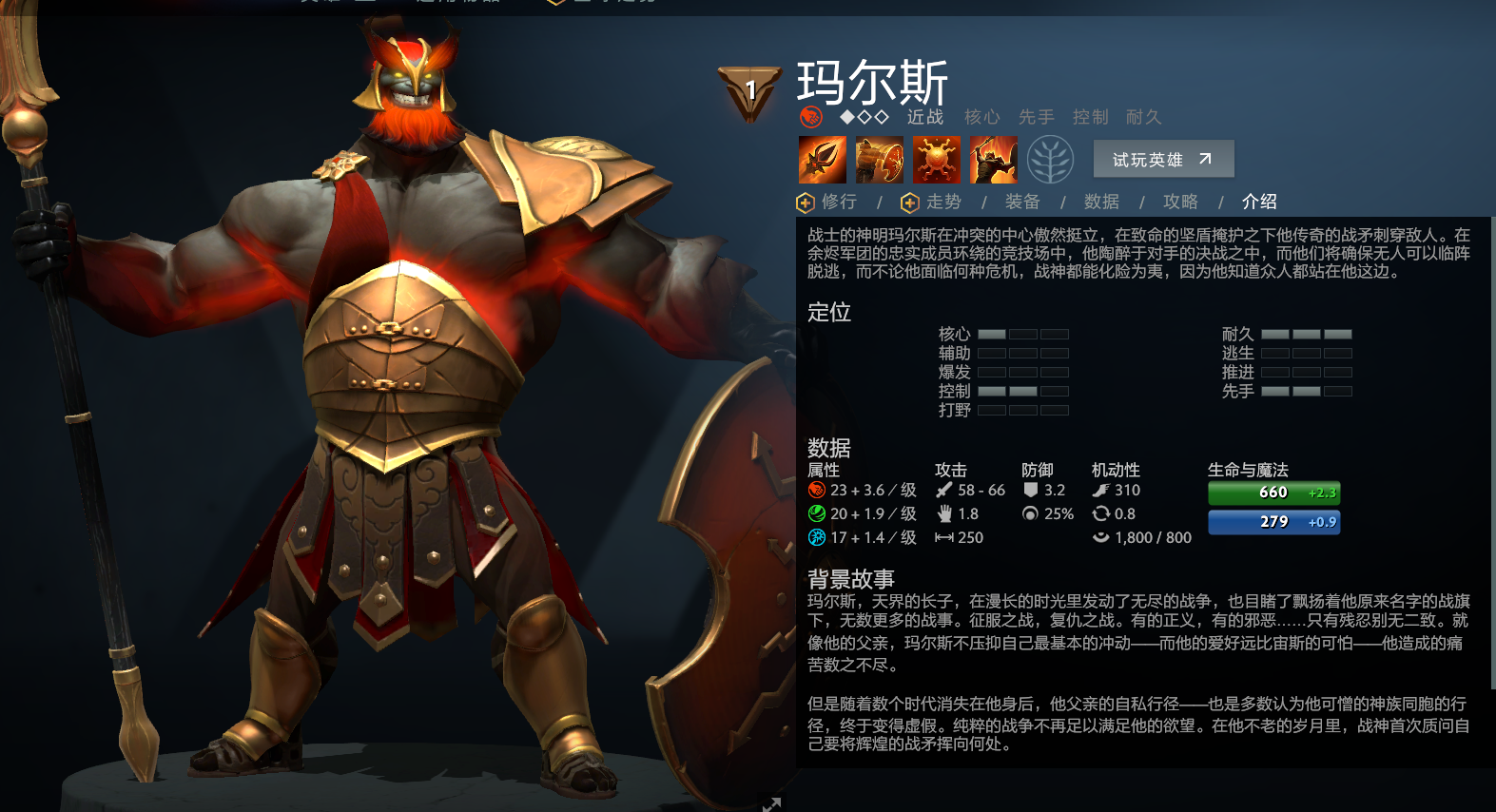Click the green 660 health bar
This screenshot has height=812, width=1496.
click(x=1273, y=493)
